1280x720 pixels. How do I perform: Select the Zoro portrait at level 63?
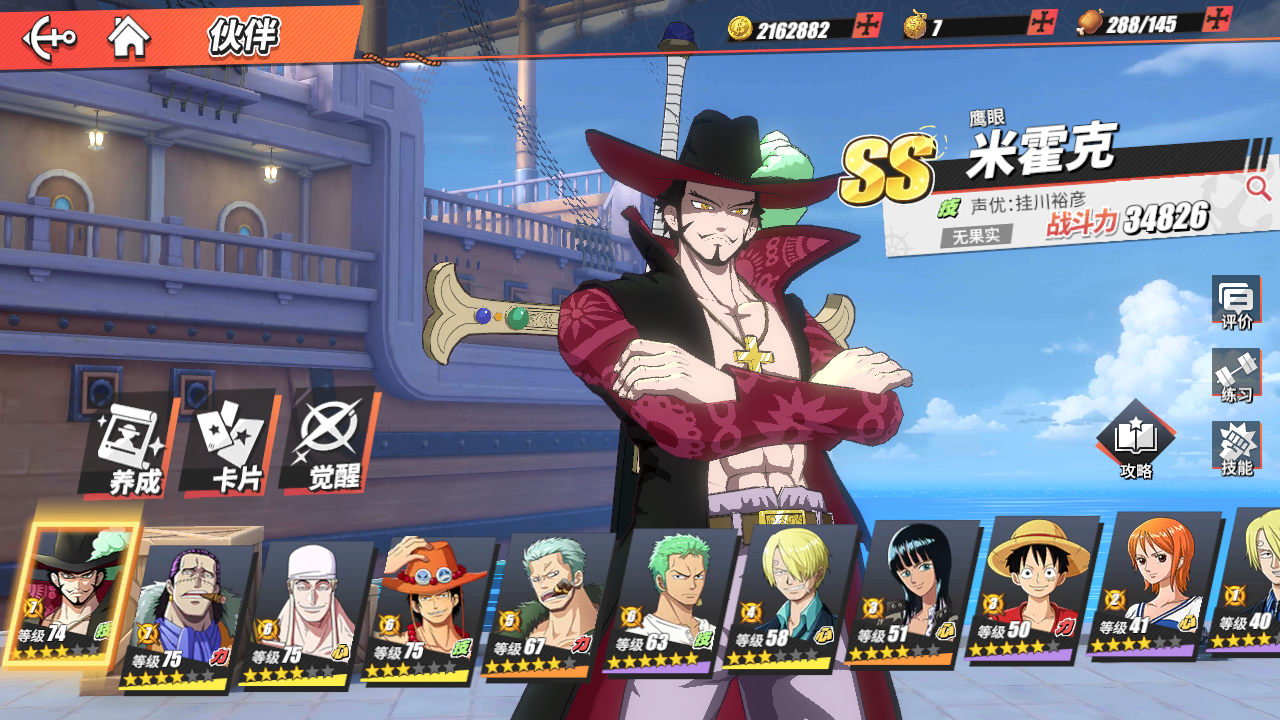coord(666,598)
